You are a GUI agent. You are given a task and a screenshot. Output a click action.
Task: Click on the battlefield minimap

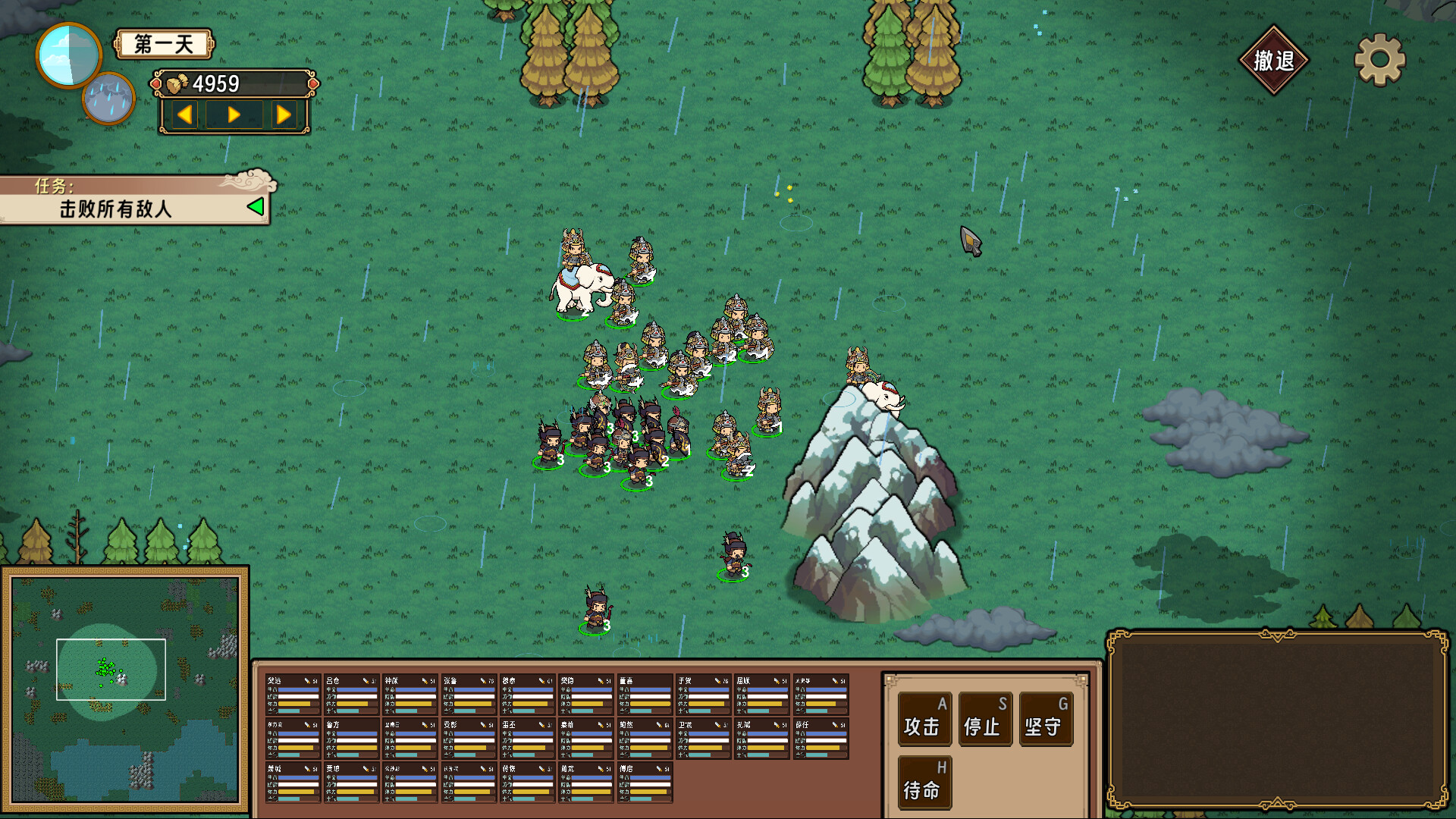(125, 689)
